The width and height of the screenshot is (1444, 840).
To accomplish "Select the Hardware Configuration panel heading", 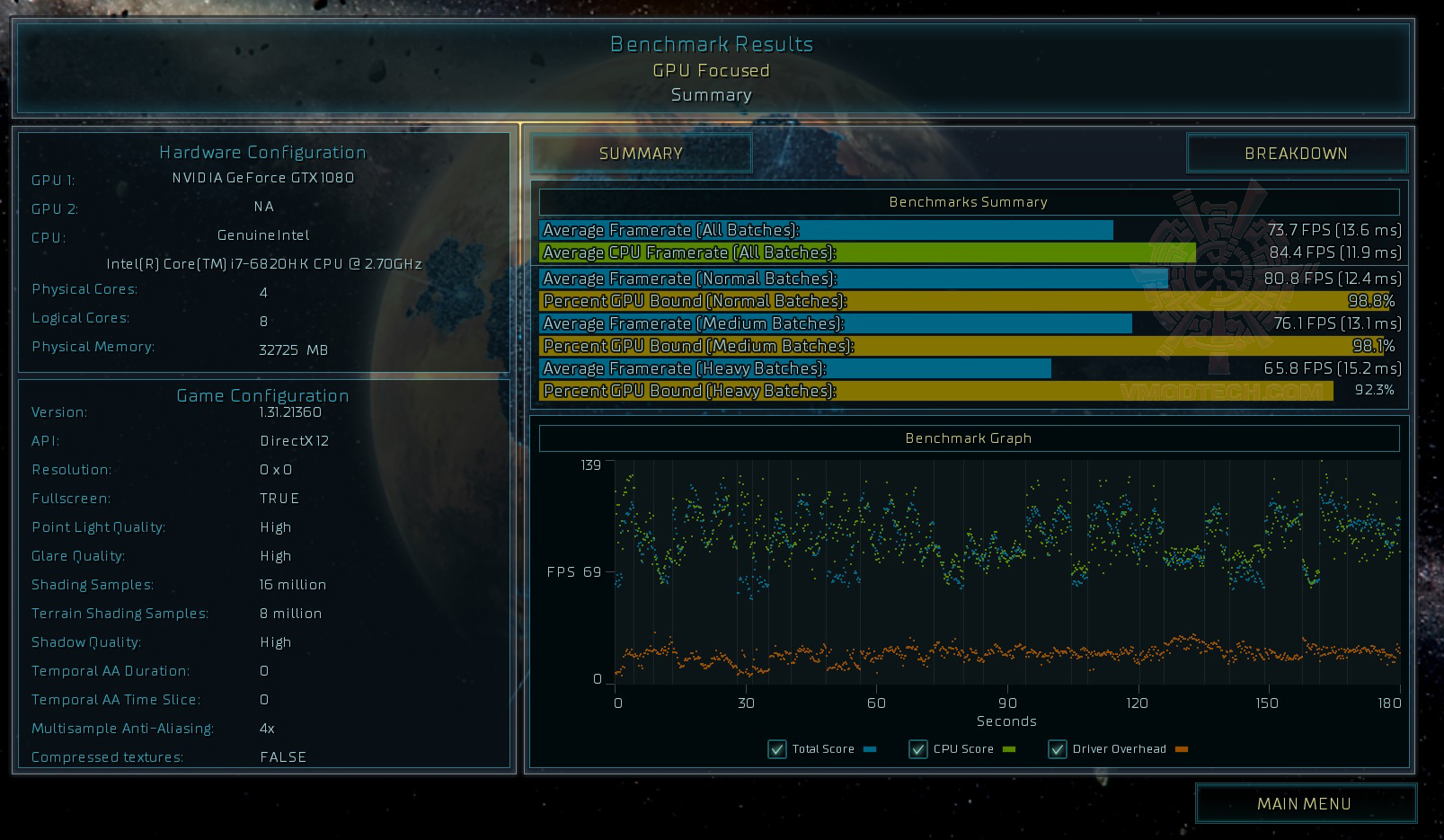I will tap(262, 152).
